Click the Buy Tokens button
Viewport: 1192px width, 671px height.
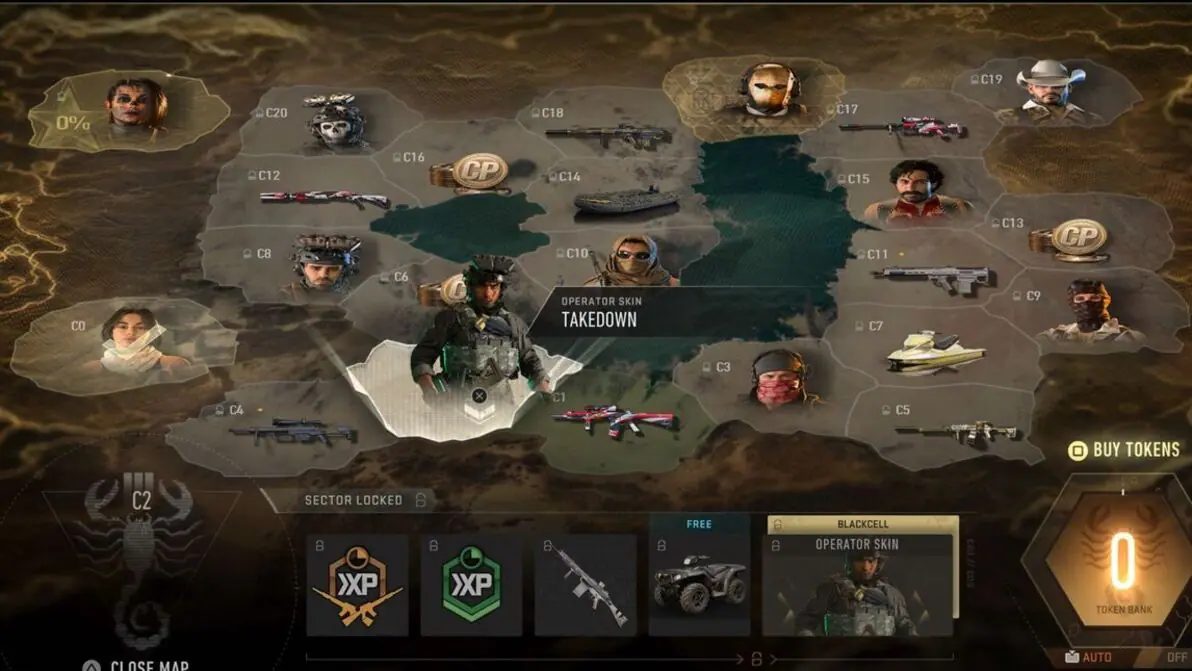1125,450
